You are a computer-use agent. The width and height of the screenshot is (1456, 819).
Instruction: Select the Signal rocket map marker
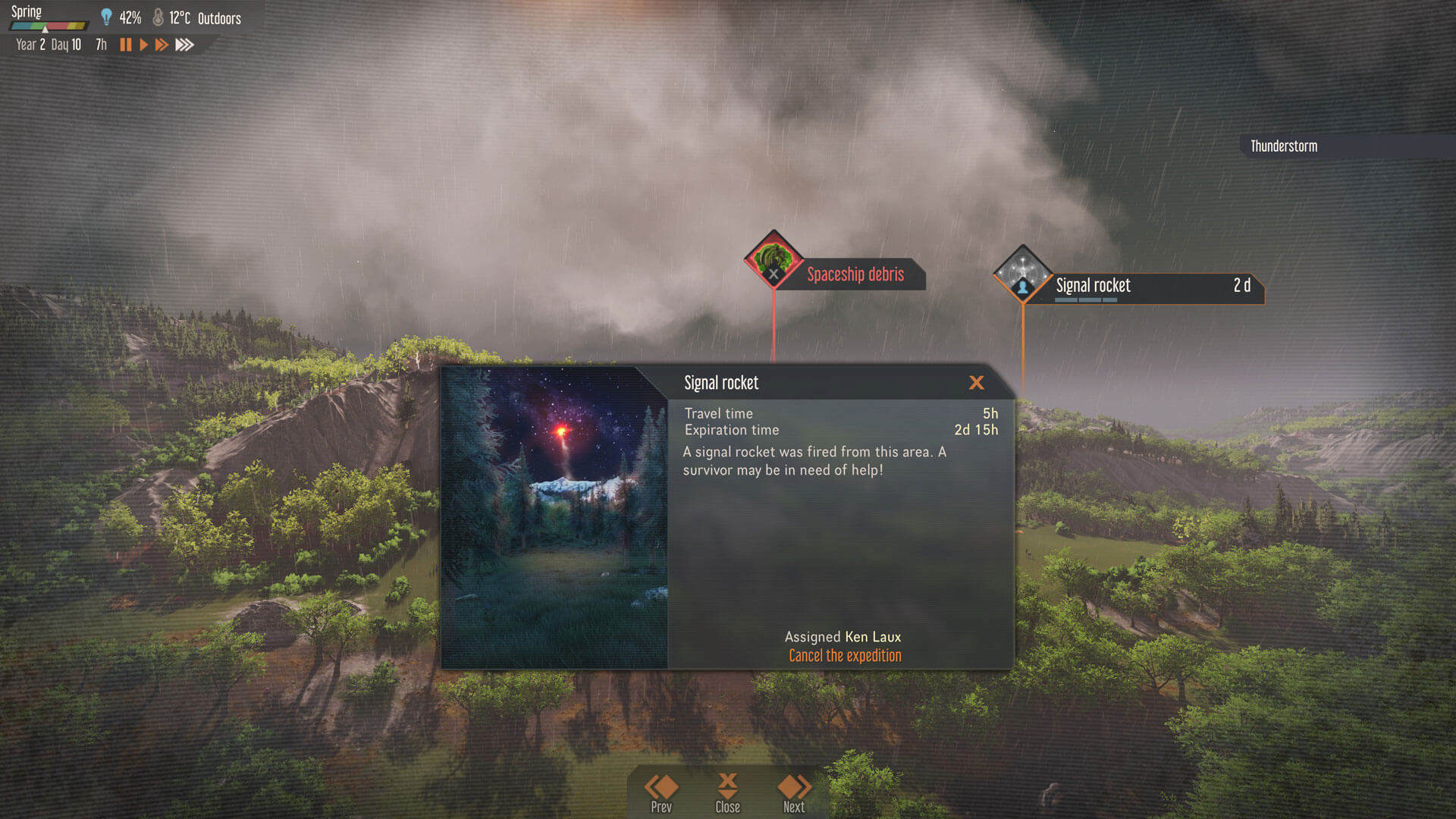[1022, 274]
